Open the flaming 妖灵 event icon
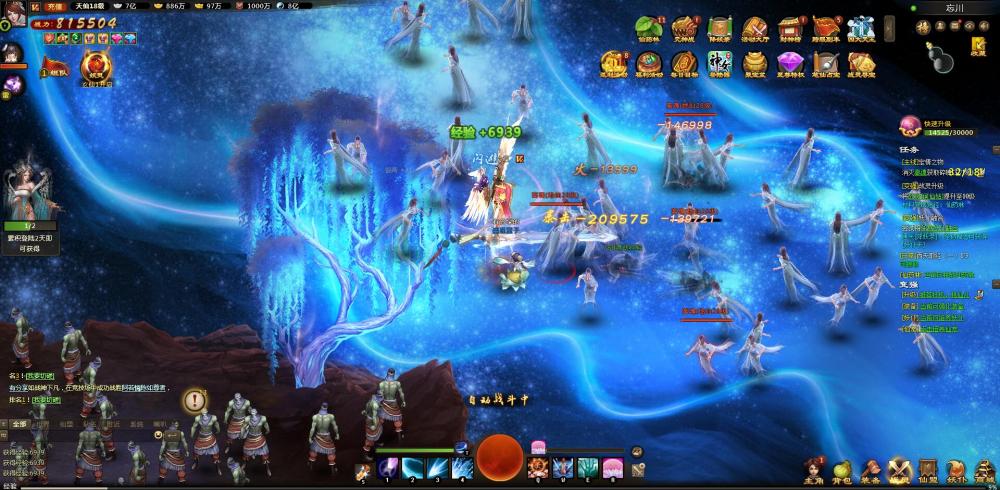This screenshot has height=490, width=1000. tap(96, 66)
